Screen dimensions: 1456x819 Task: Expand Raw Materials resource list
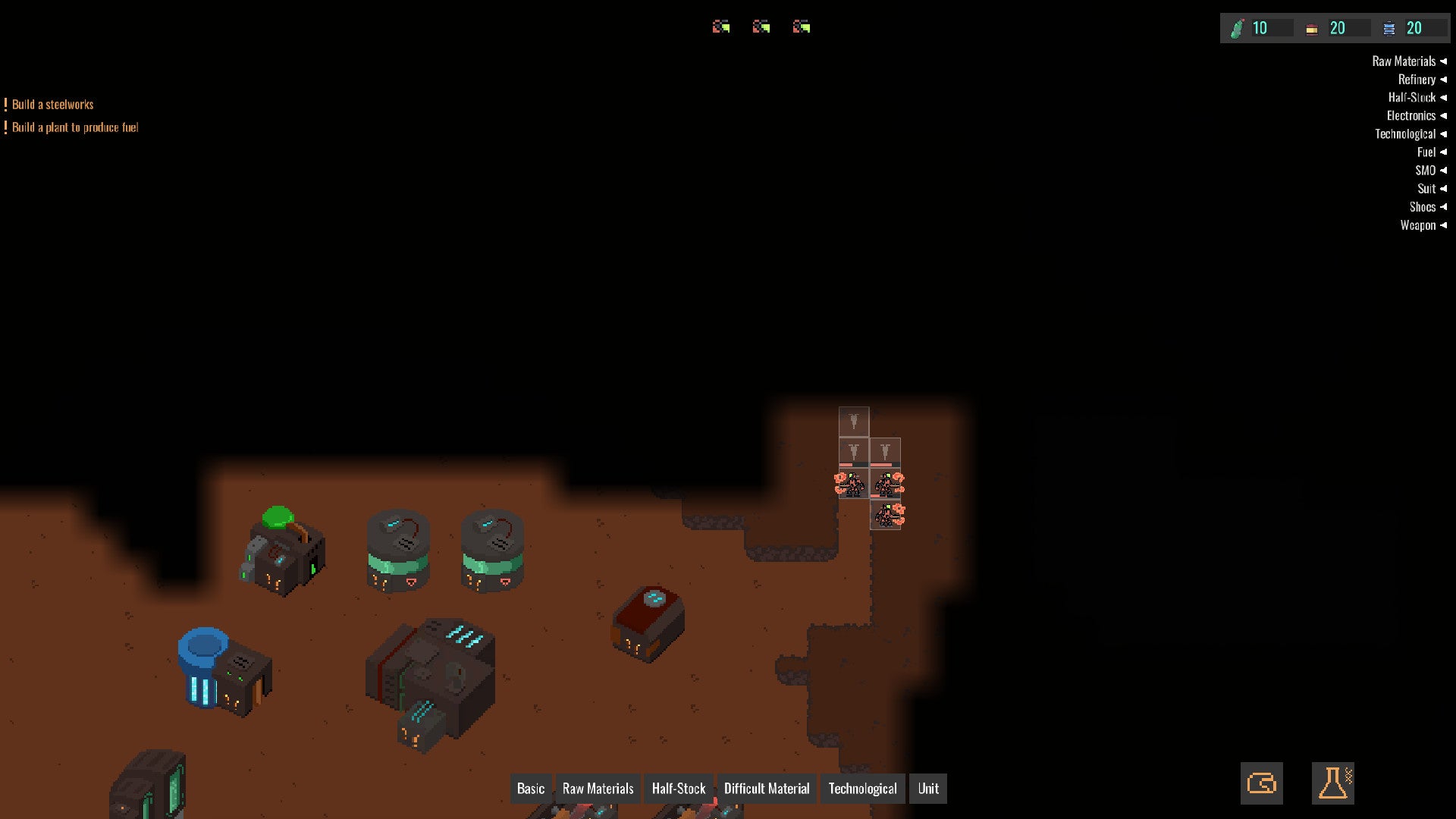[x=1408, y=61]
